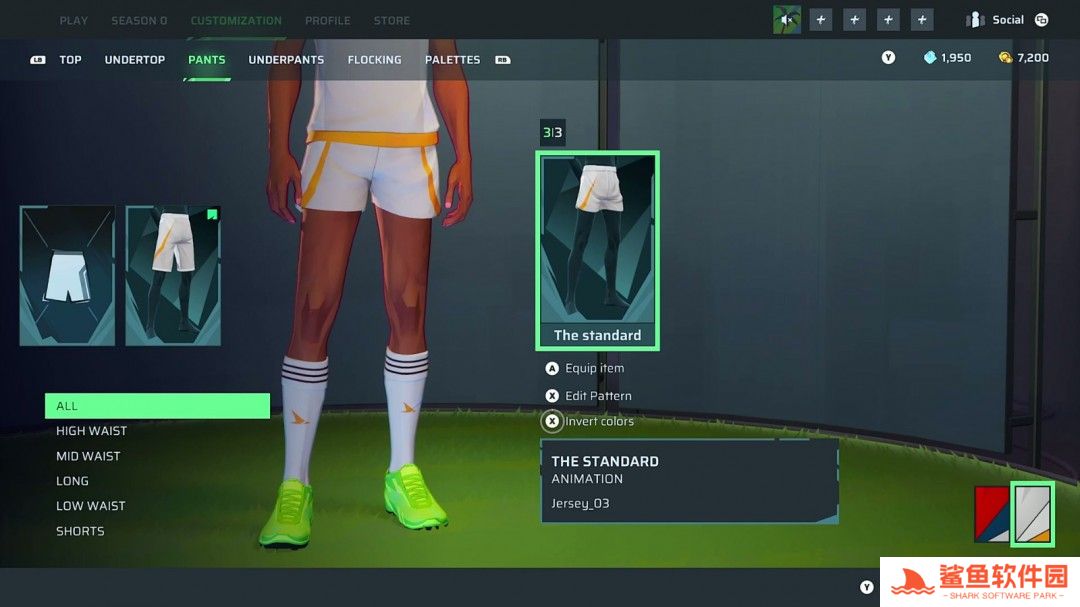Open the Social panel
Viewport: 1080px width, 607px height.
tap(1007, 20)
